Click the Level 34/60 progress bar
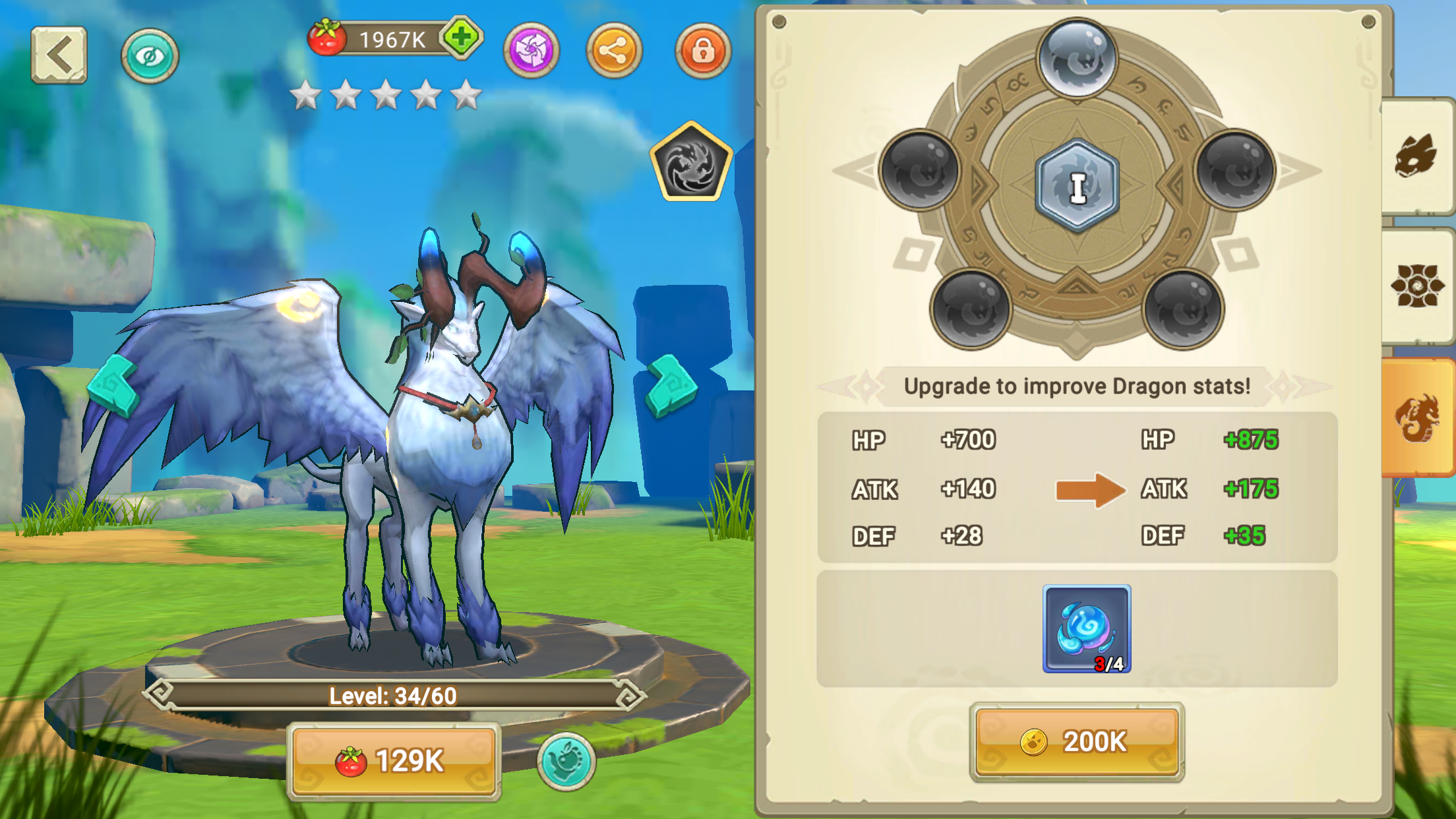 point(394,694)
